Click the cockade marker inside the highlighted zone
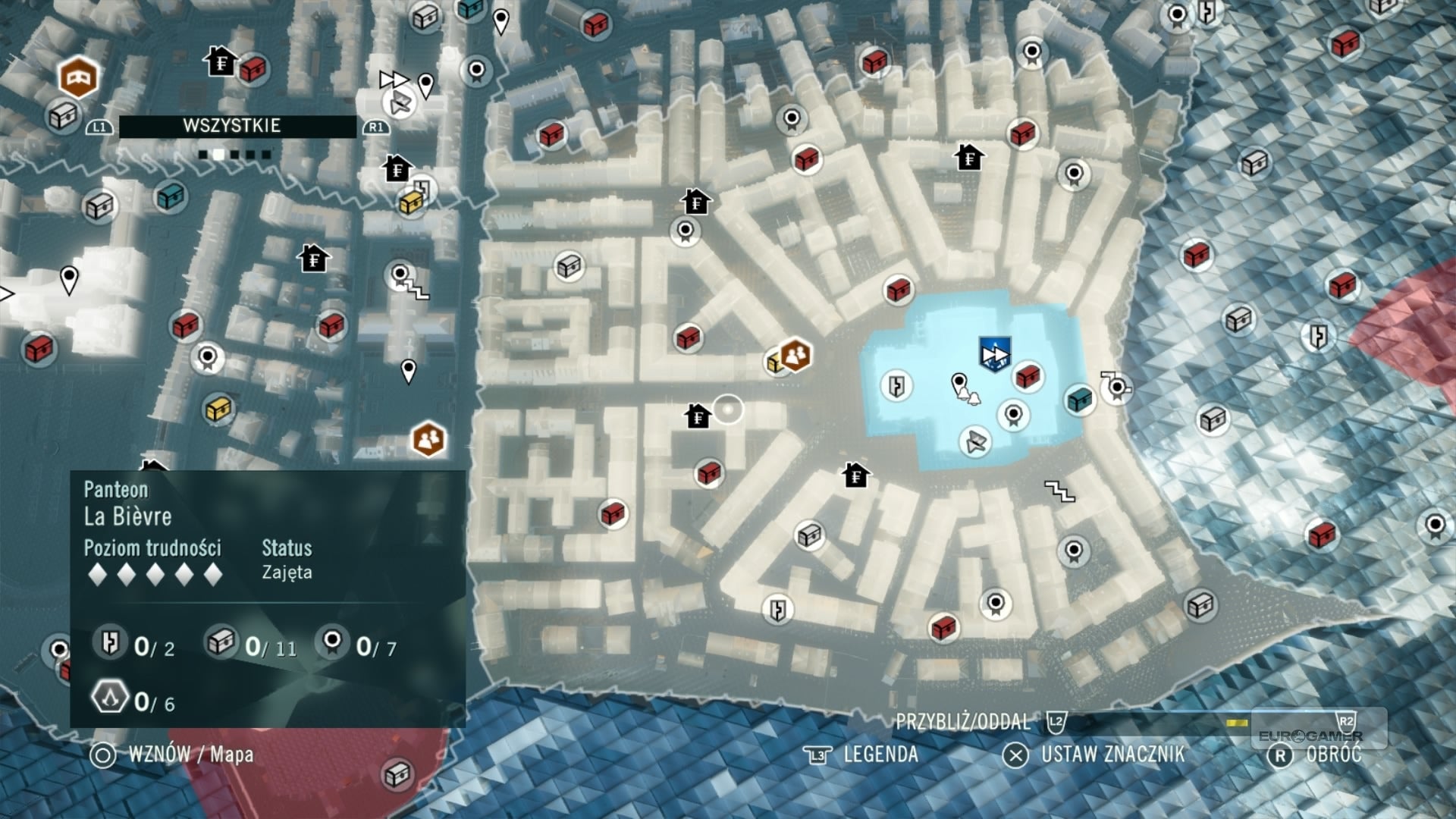Screen dimensions: 1456x819 point(1013,415)
